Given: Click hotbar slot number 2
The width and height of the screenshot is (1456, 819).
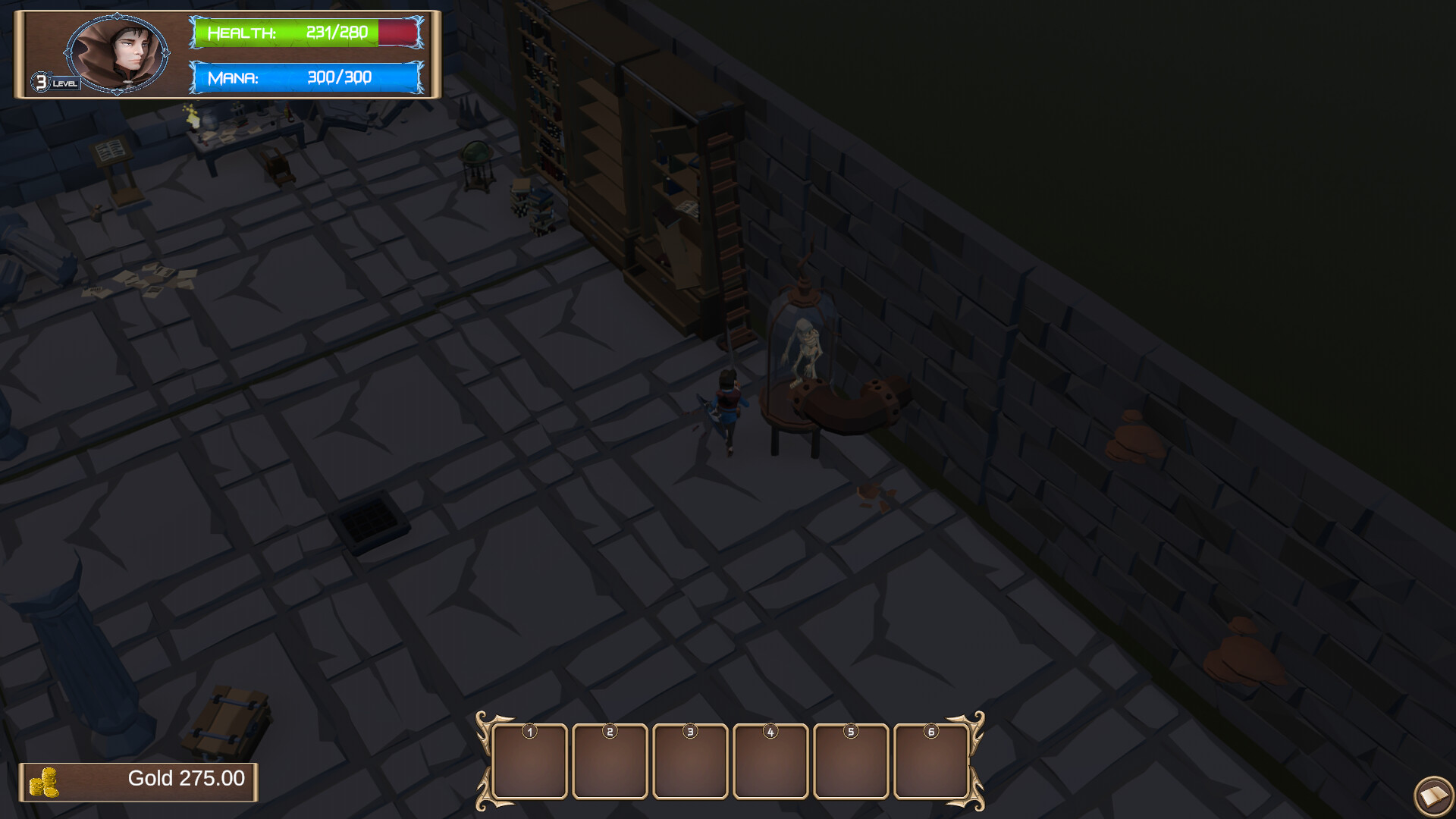Looking at the screenshot, I should tap(610, 761).
